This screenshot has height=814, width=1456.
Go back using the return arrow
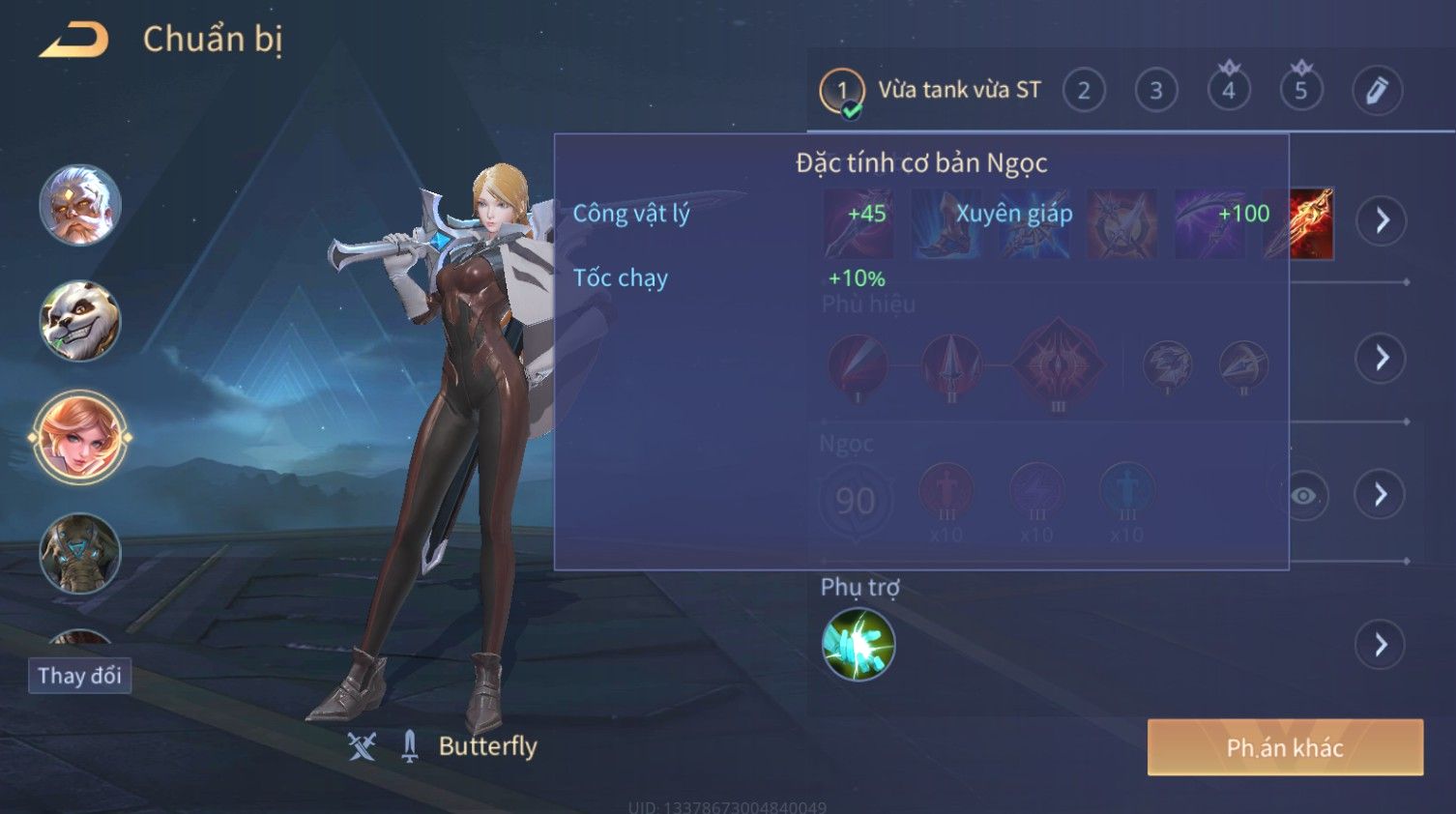(74, 40)
